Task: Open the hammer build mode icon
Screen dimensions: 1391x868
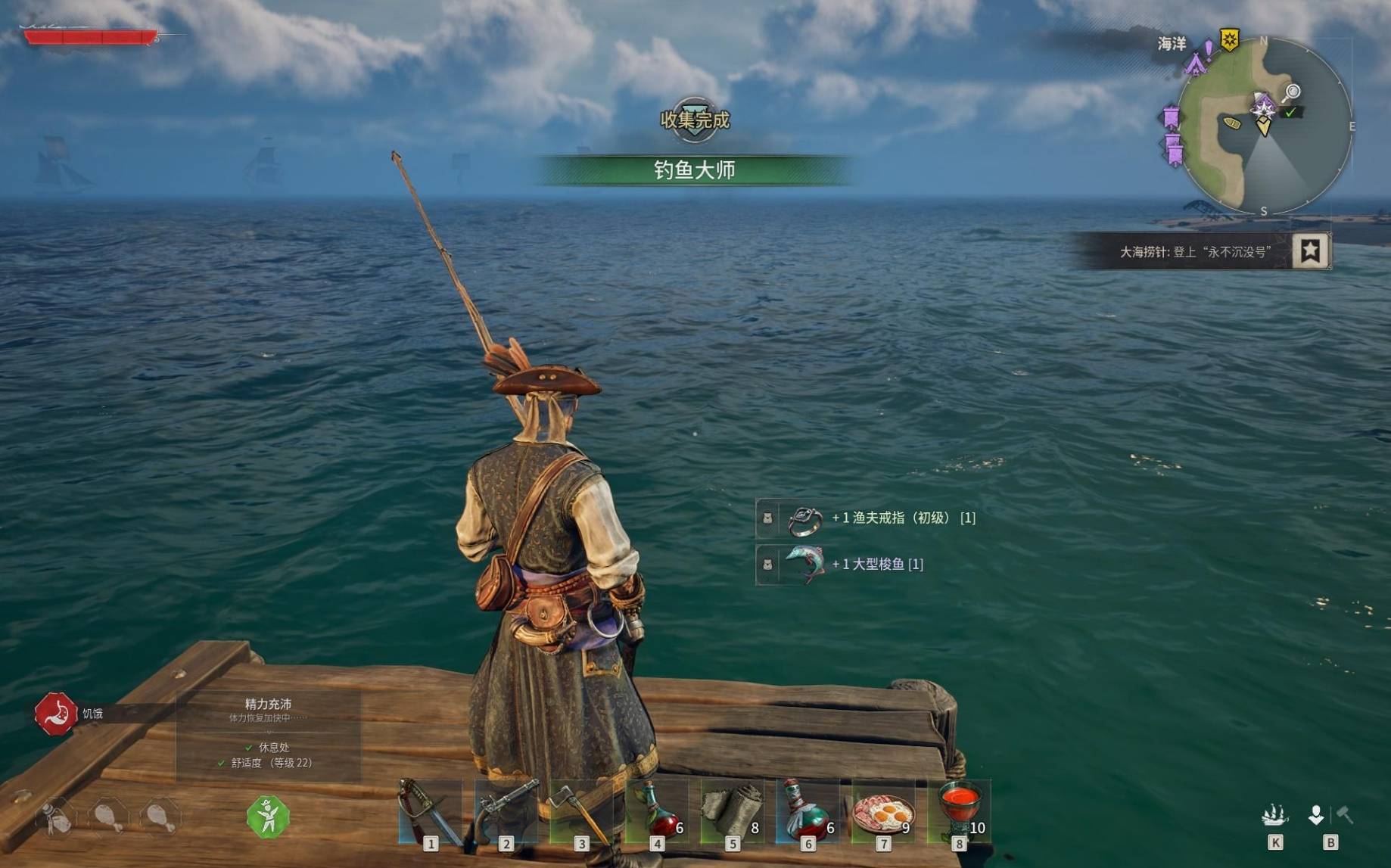Action: (x=1345, y=815)
